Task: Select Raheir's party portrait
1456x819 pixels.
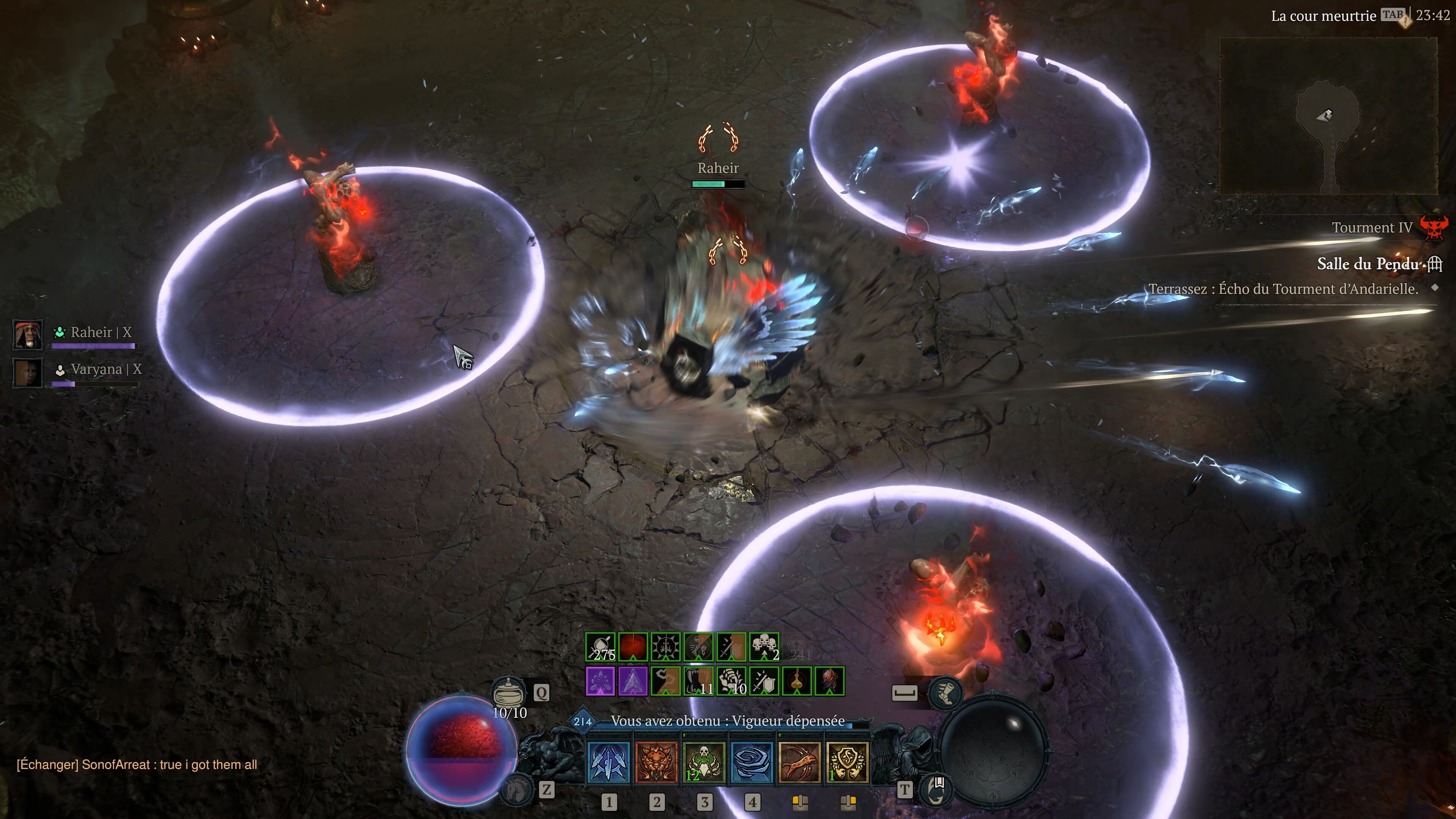Action: pyautogui.click(x=28, y=334)
